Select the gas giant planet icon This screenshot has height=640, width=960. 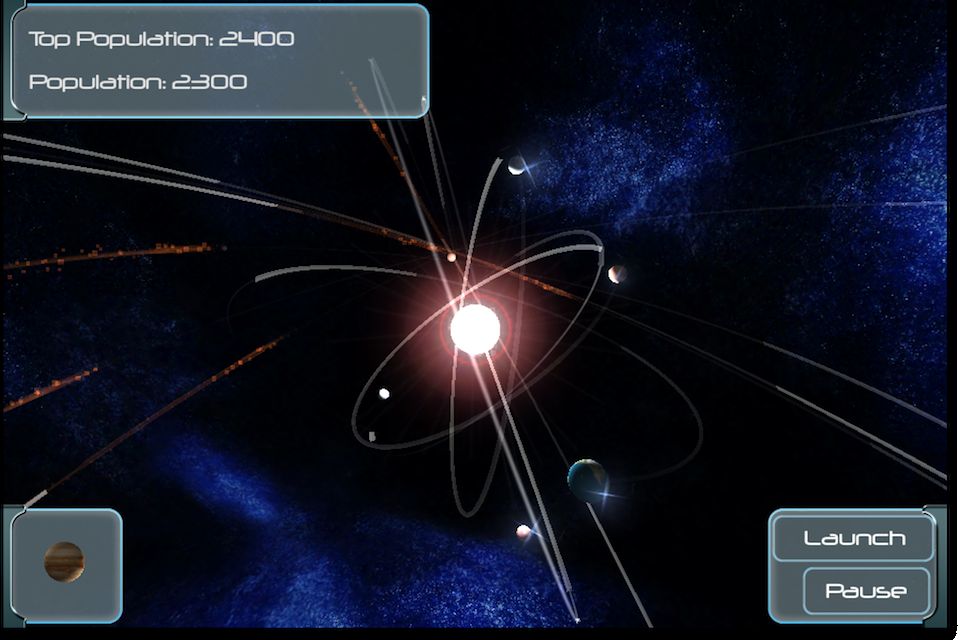pyautogui.click(x=65, y=562)
